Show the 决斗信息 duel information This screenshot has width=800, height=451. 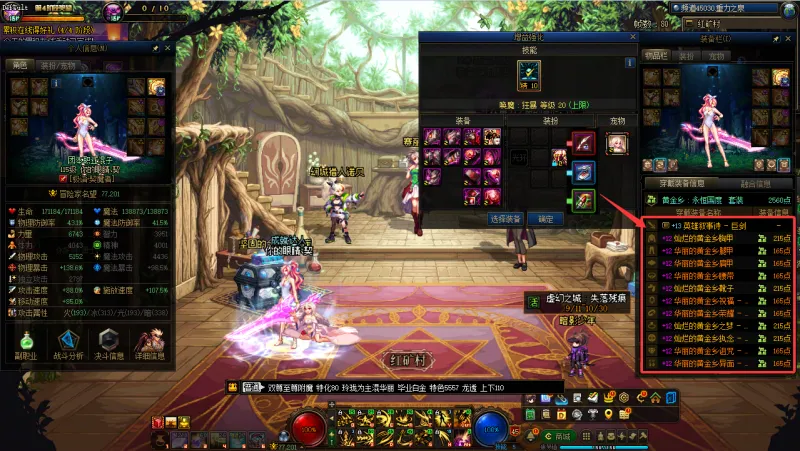tap(109, 341)
